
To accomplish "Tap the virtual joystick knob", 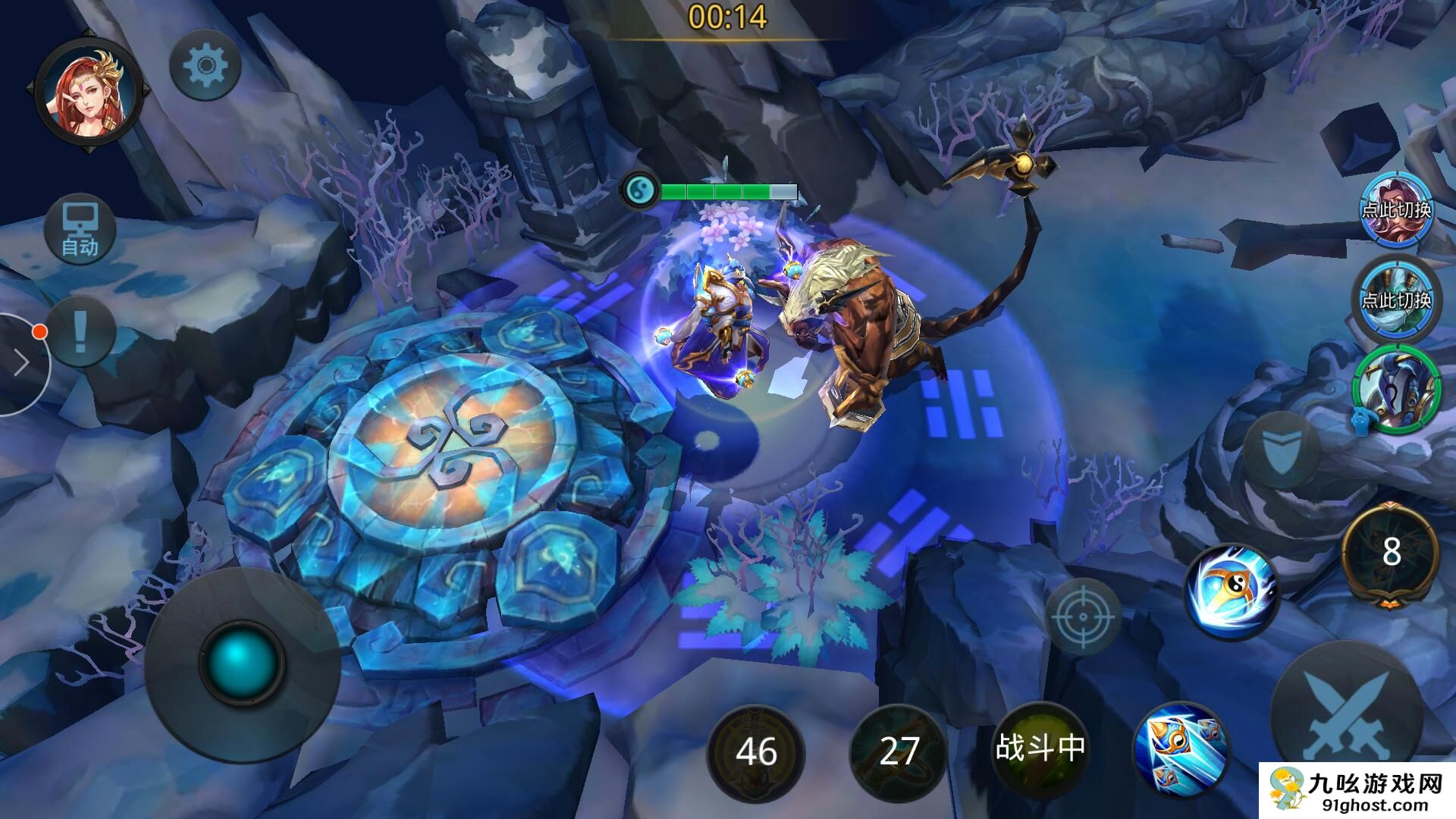I will click(x=242, y=664).
